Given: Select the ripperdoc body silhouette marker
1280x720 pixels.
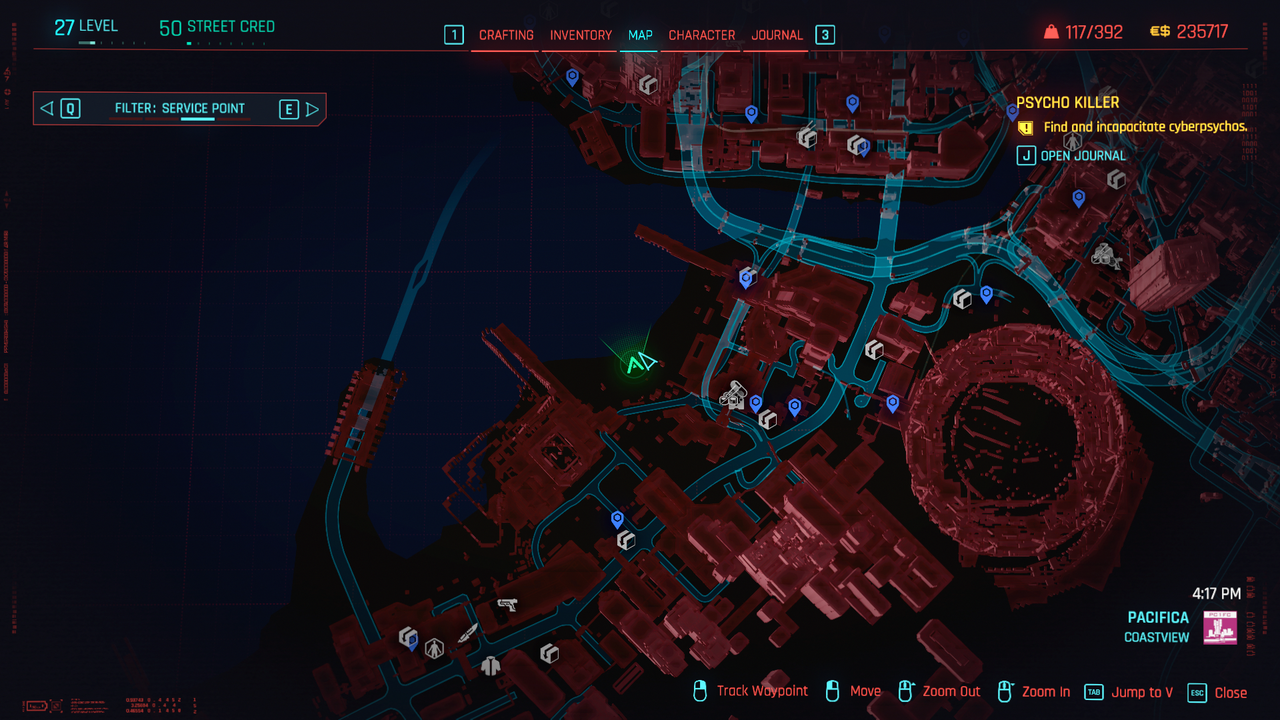Looking at the screenshot, I should pos(434,648).
